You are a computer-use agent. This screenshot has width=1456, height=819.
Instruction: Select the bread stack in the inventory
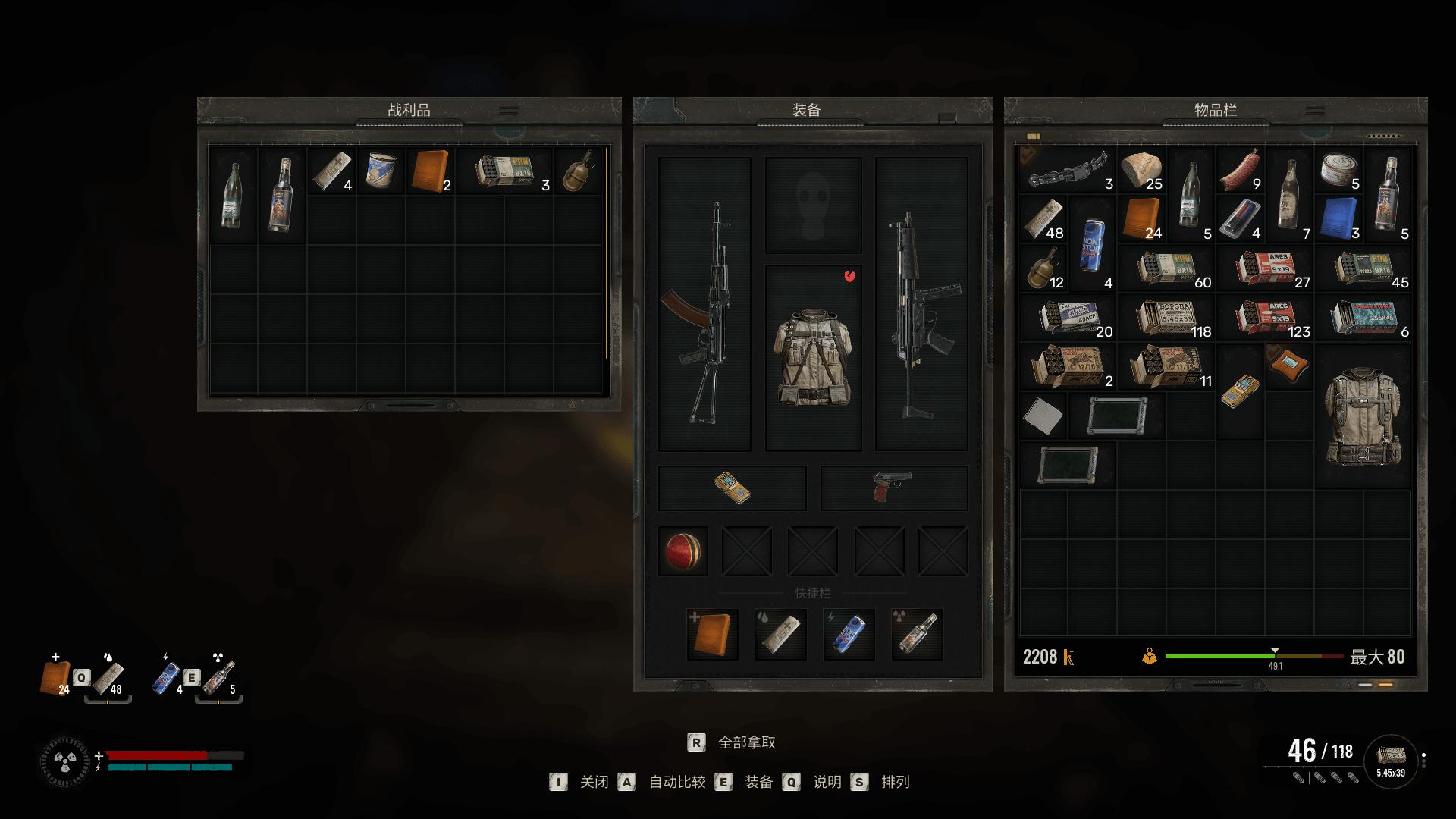point(1141,171)
